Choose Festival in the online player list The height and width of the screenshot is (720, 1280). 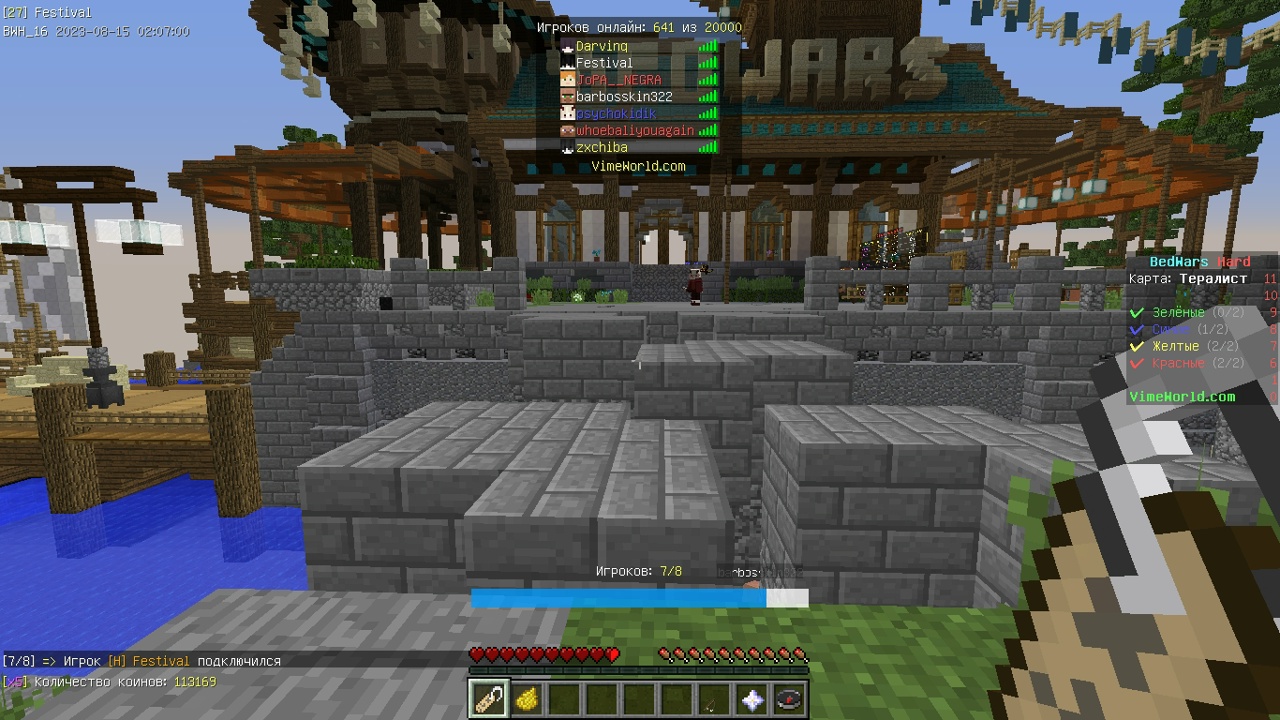coord(604,63)
